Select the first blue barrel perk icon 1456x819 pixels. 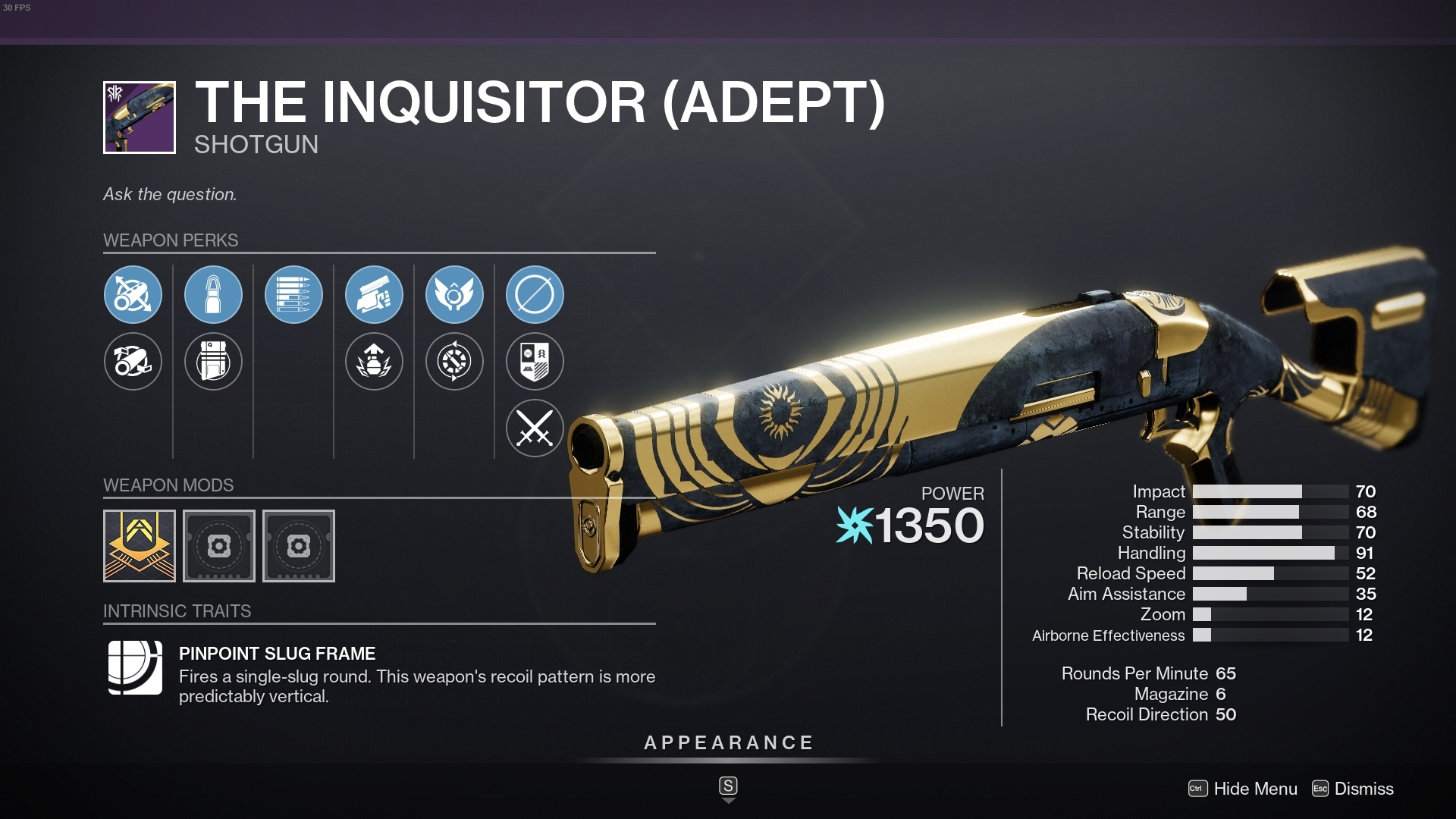click(133, 295)
